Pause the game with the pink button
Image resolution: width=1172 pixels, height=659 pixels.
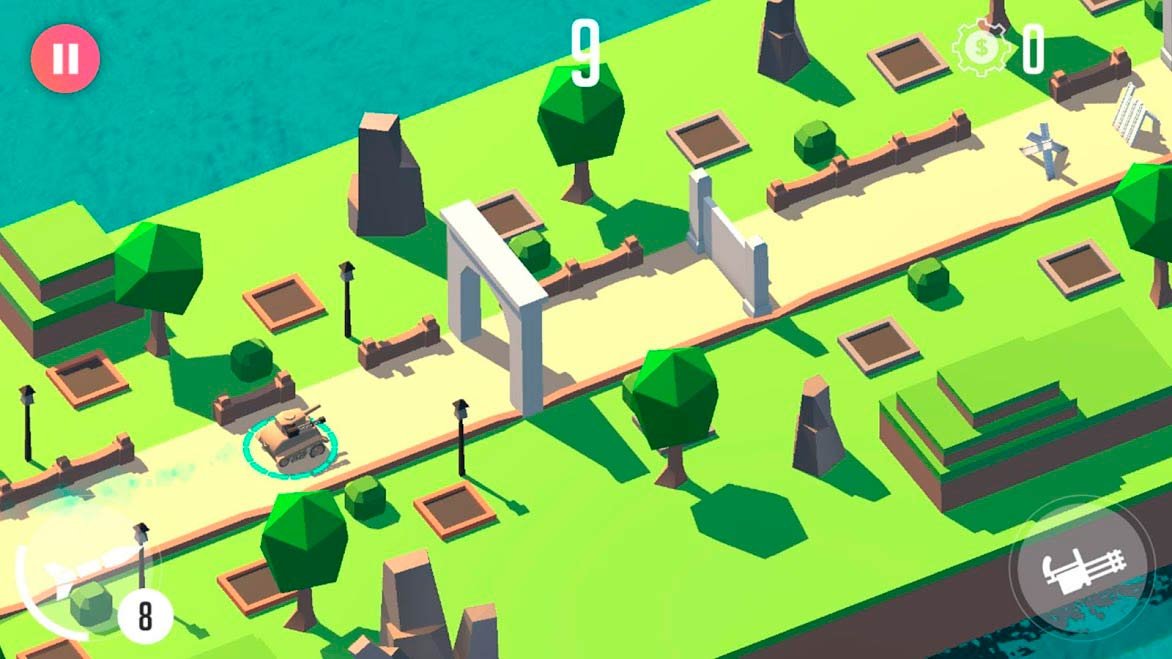tap(65, 58)
